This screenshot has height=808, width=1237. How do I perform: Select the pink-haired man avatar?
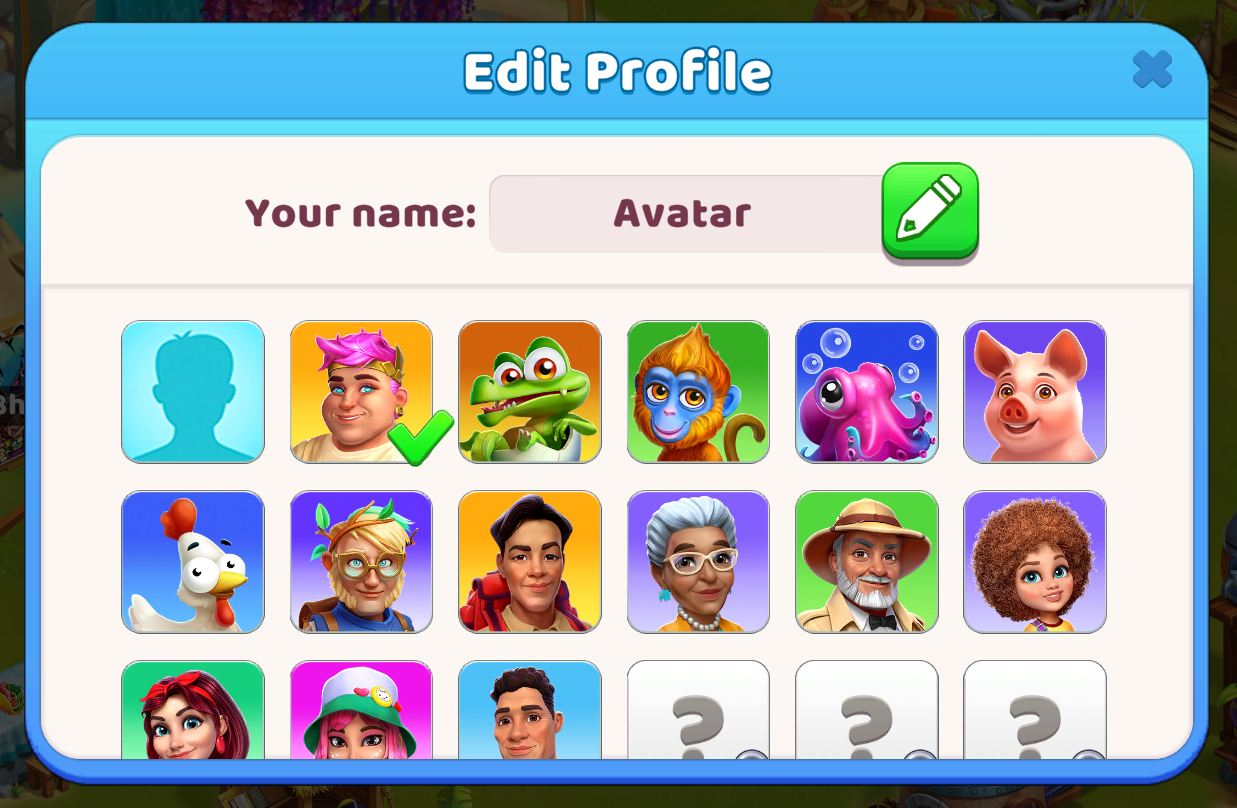click(361, 392)
